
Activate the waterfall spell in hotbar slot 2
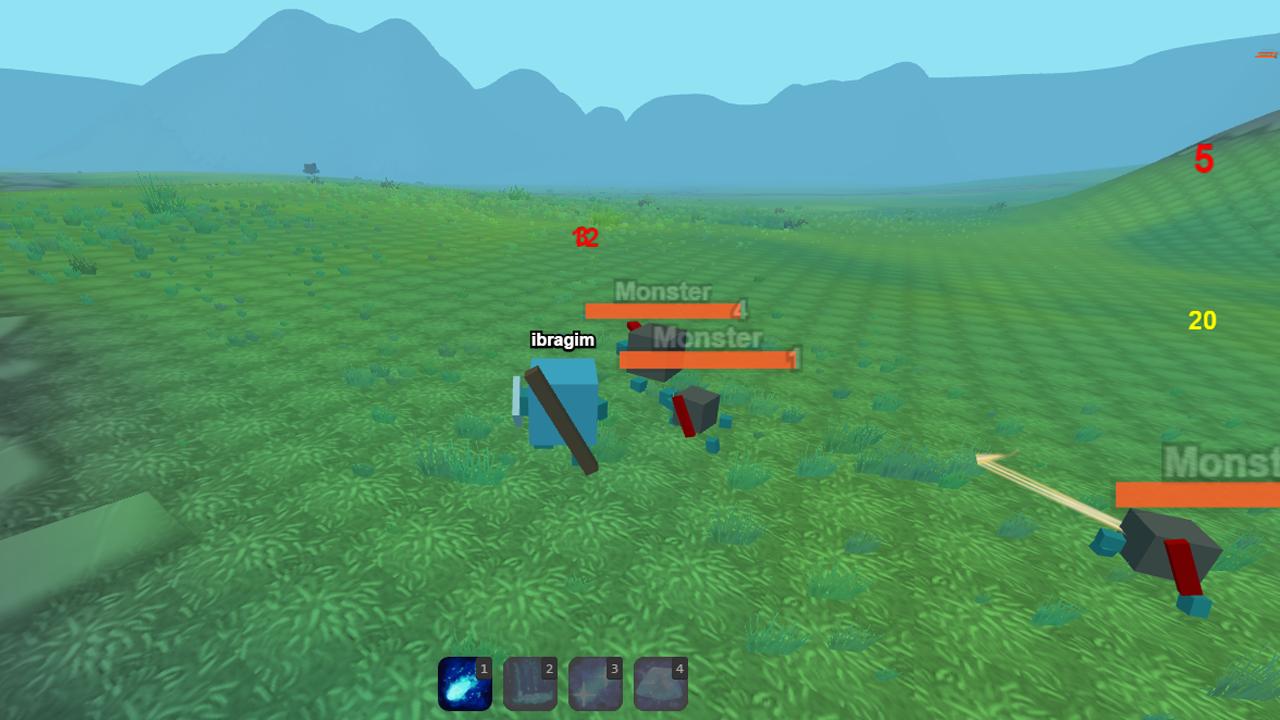530,684
